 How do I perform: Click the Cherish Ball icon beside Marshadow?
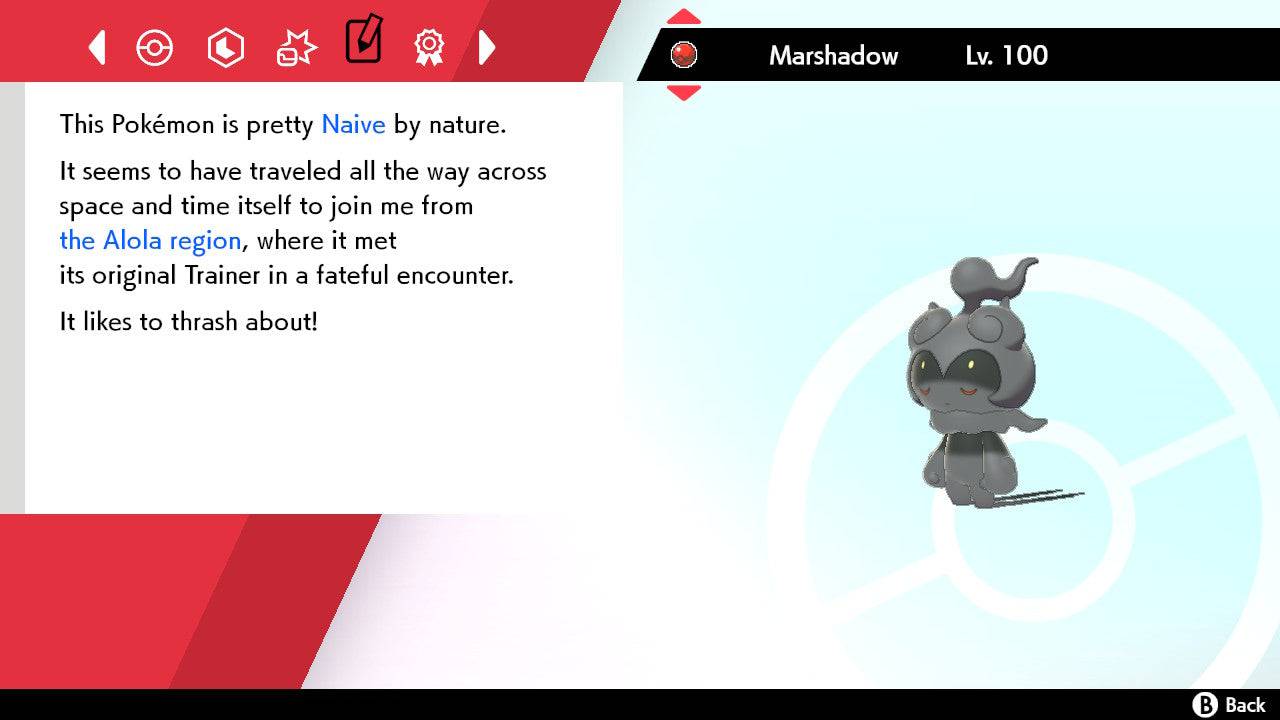coord(684,56)
